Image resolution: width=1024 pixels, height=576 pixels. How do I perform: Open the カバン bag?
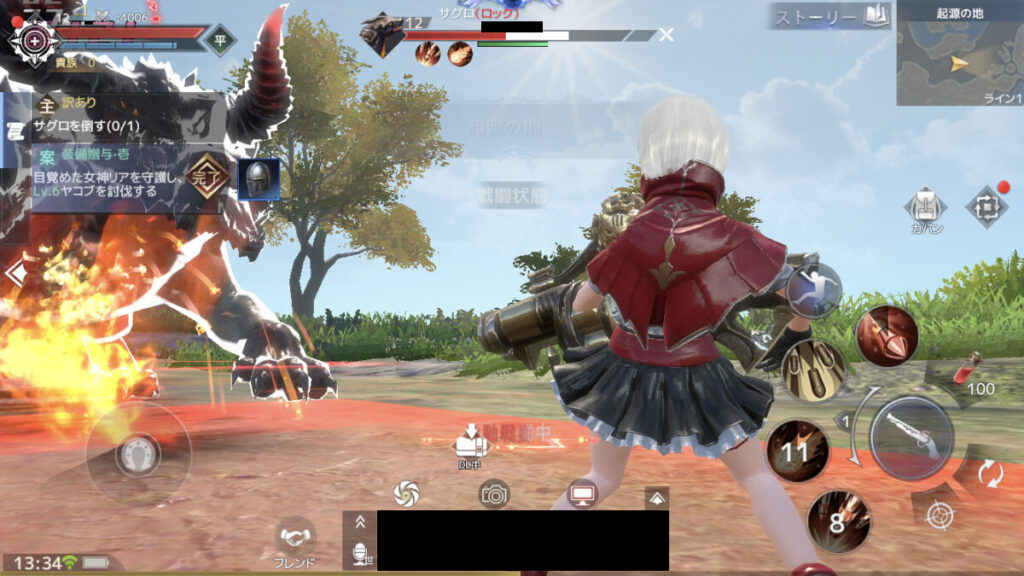pos(925,208)
